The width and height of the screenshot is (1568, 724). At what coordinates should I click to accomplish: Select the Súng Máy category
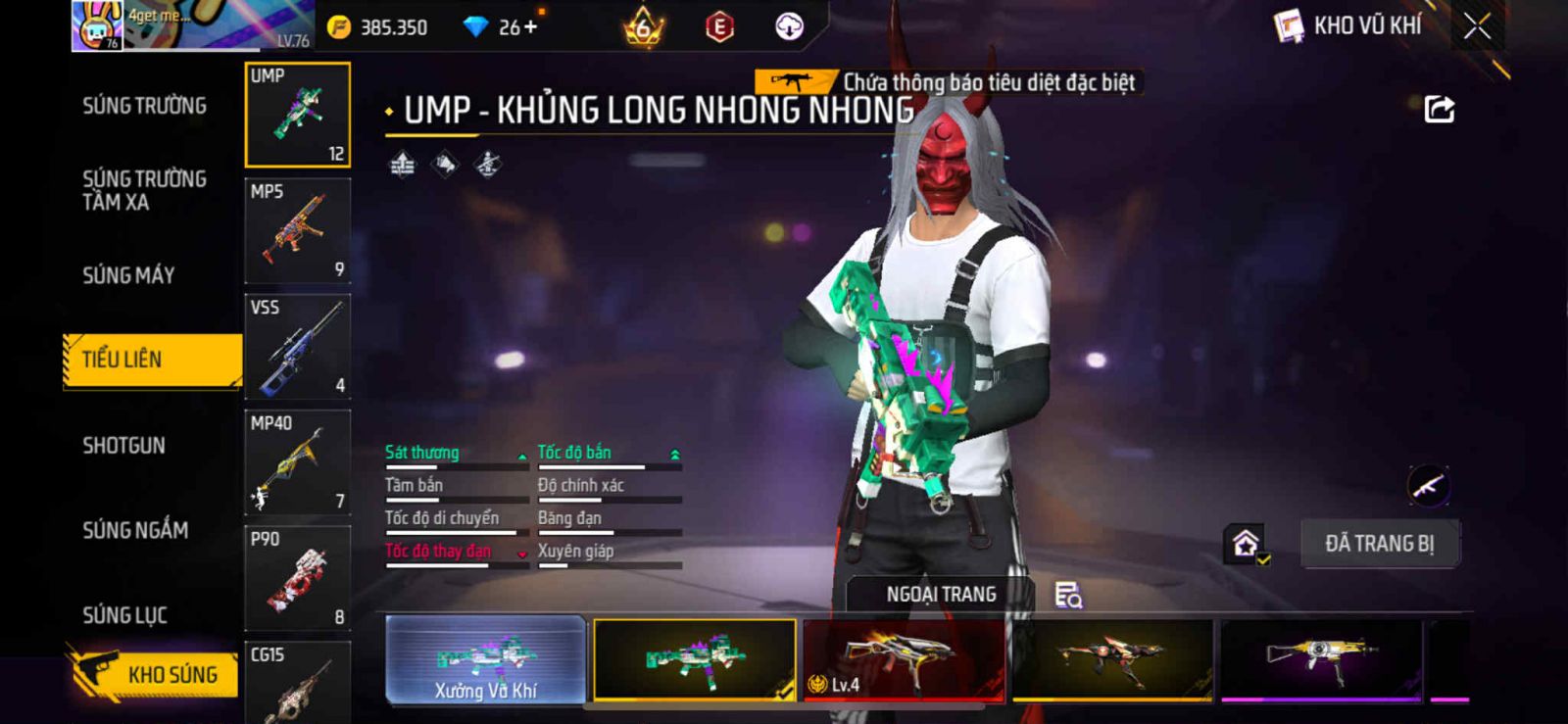click(x=128, y=275)
